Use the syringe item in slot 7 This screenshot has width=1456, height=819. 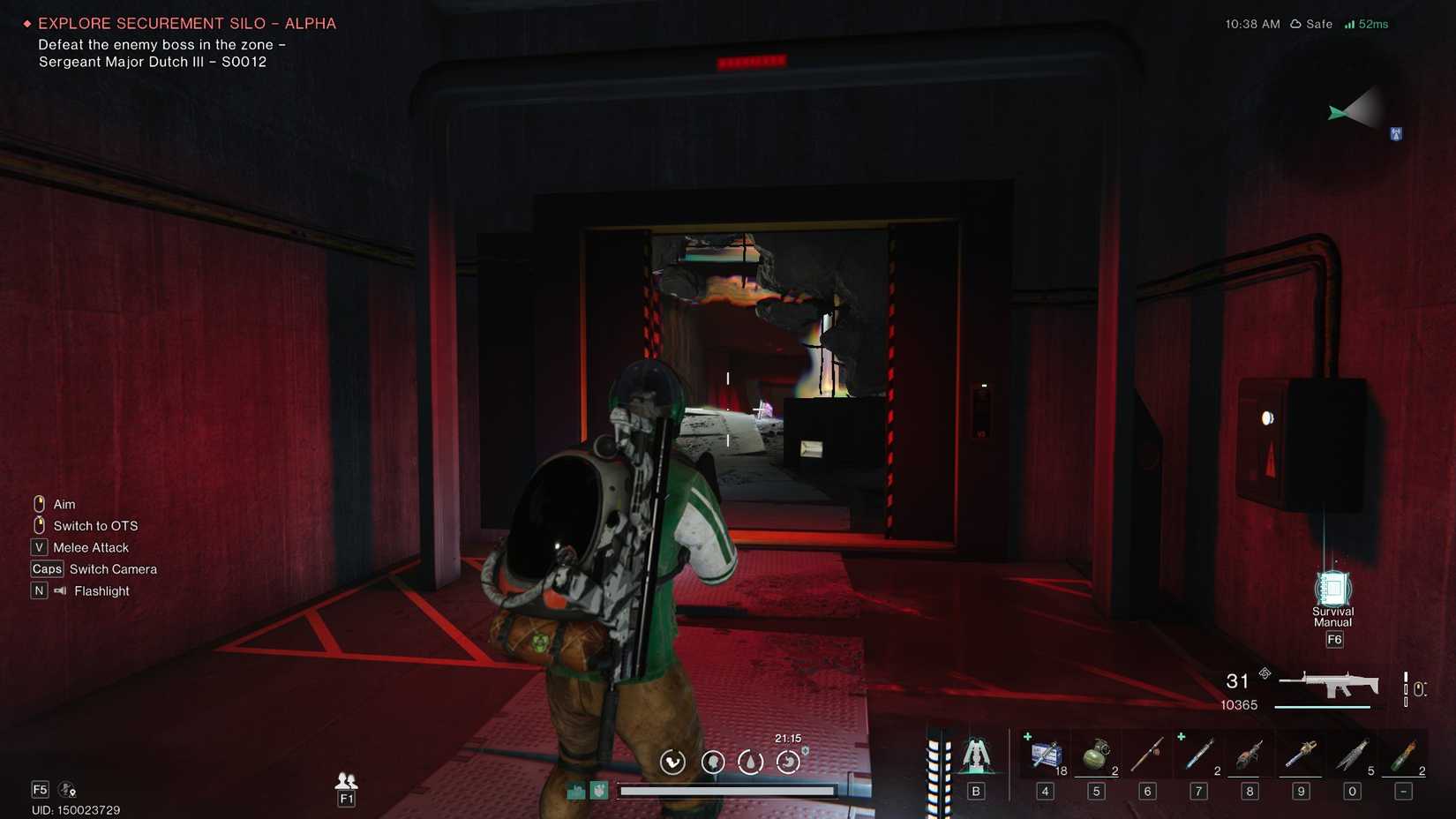[1198, 755]
